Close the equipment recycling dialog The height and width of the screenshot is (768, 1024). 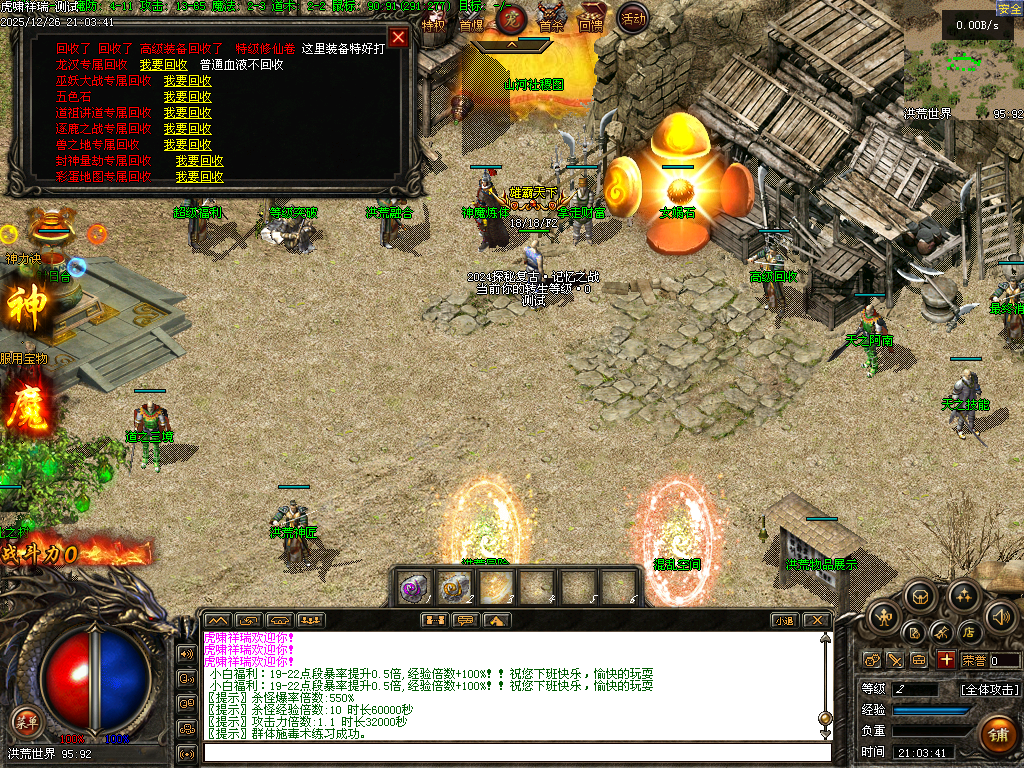tap(398, 38)
